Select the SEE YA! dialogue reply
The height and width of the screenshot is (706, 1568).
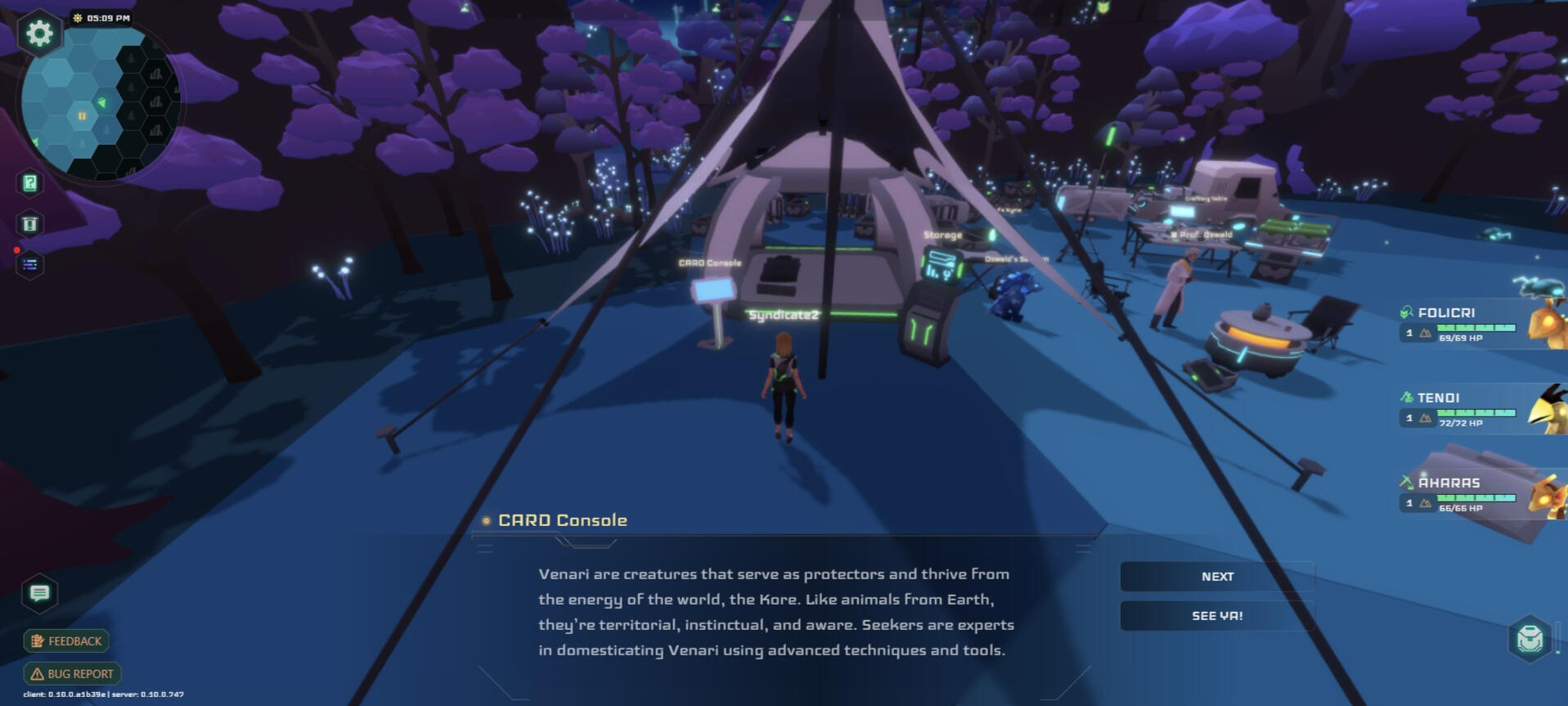coord(1216,616)
